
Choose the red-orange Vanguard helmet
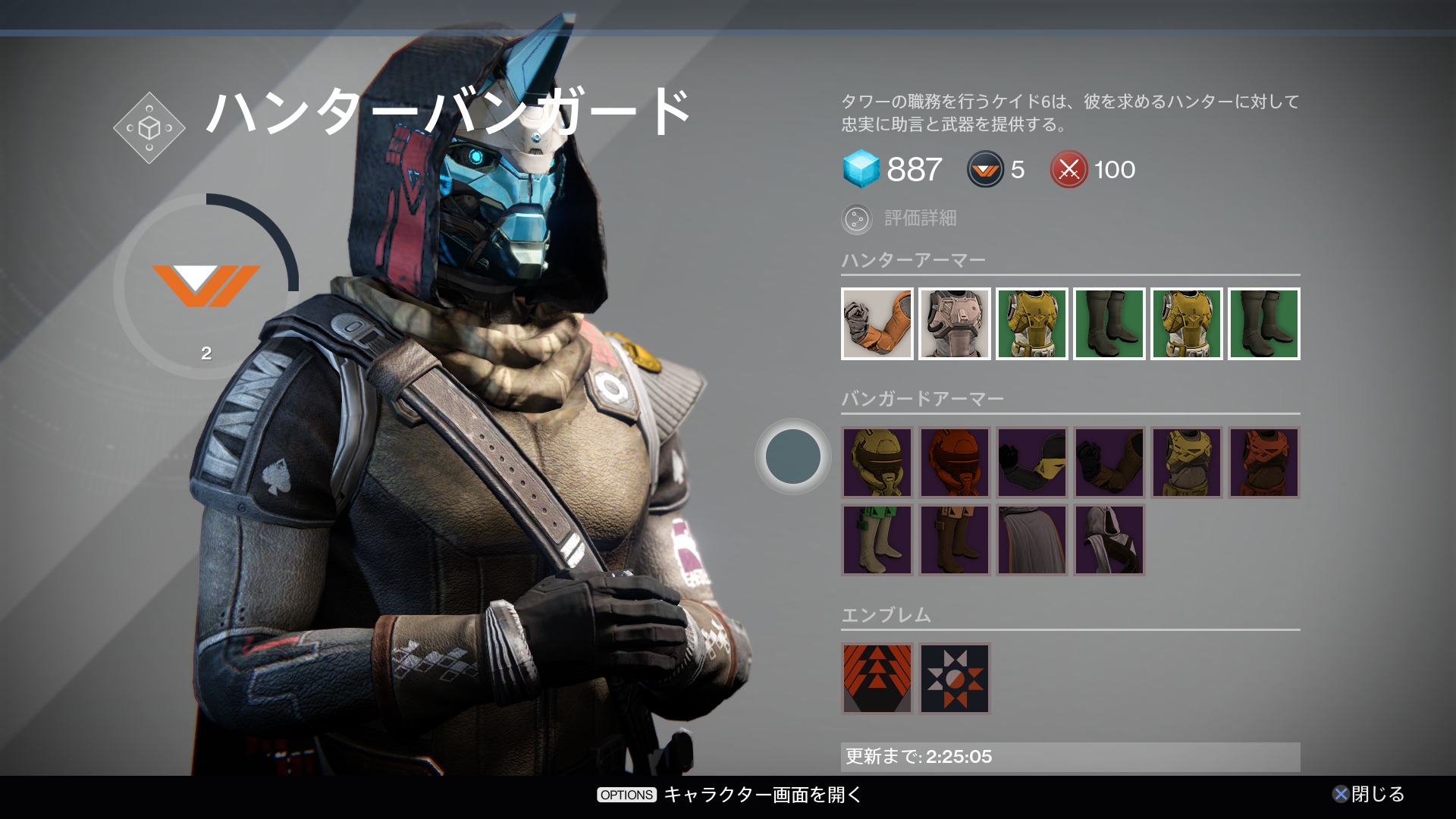[x=955, y=463]
